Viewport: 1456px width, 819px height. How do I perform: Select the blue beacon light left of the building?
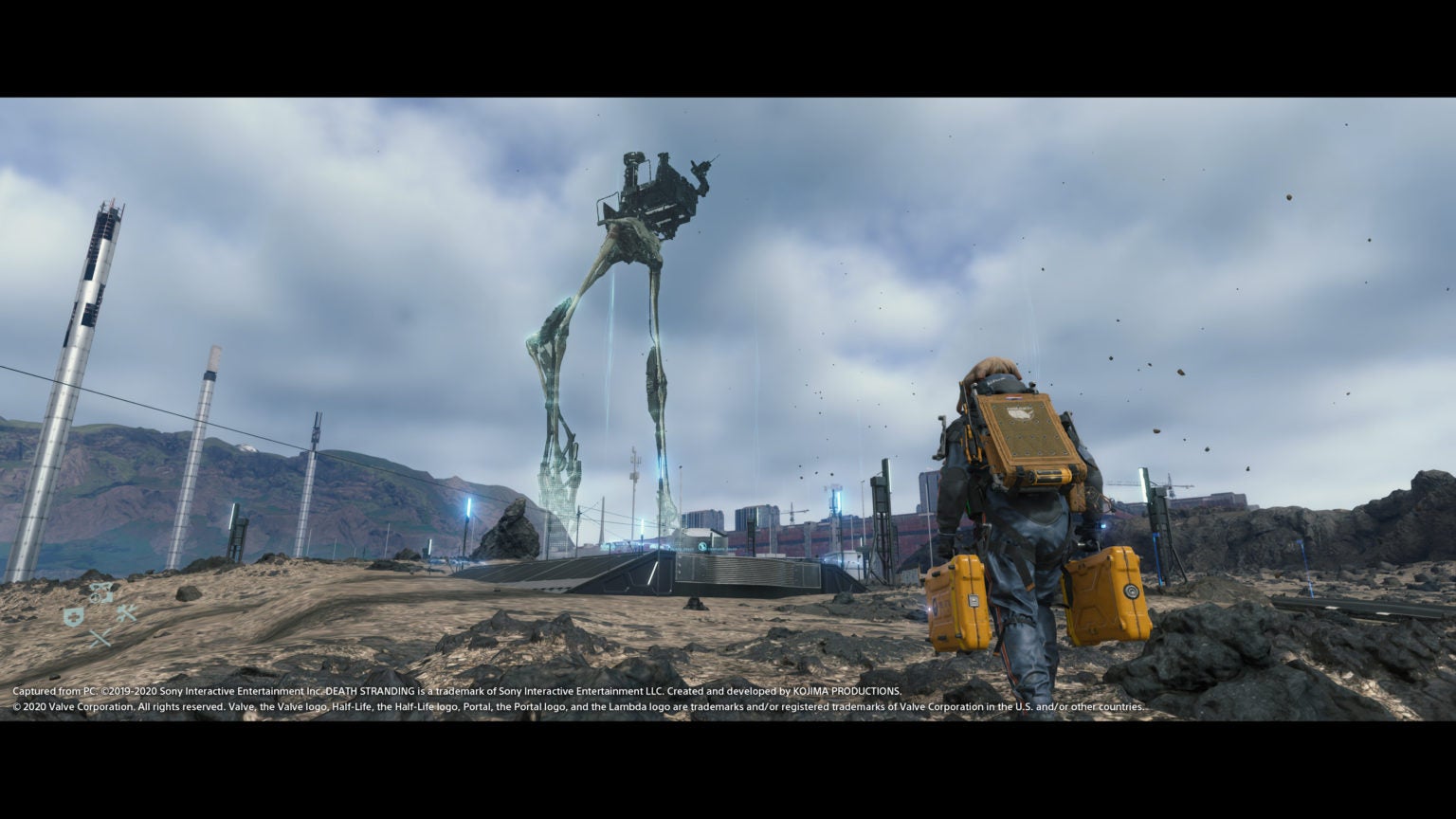point(642,526)
